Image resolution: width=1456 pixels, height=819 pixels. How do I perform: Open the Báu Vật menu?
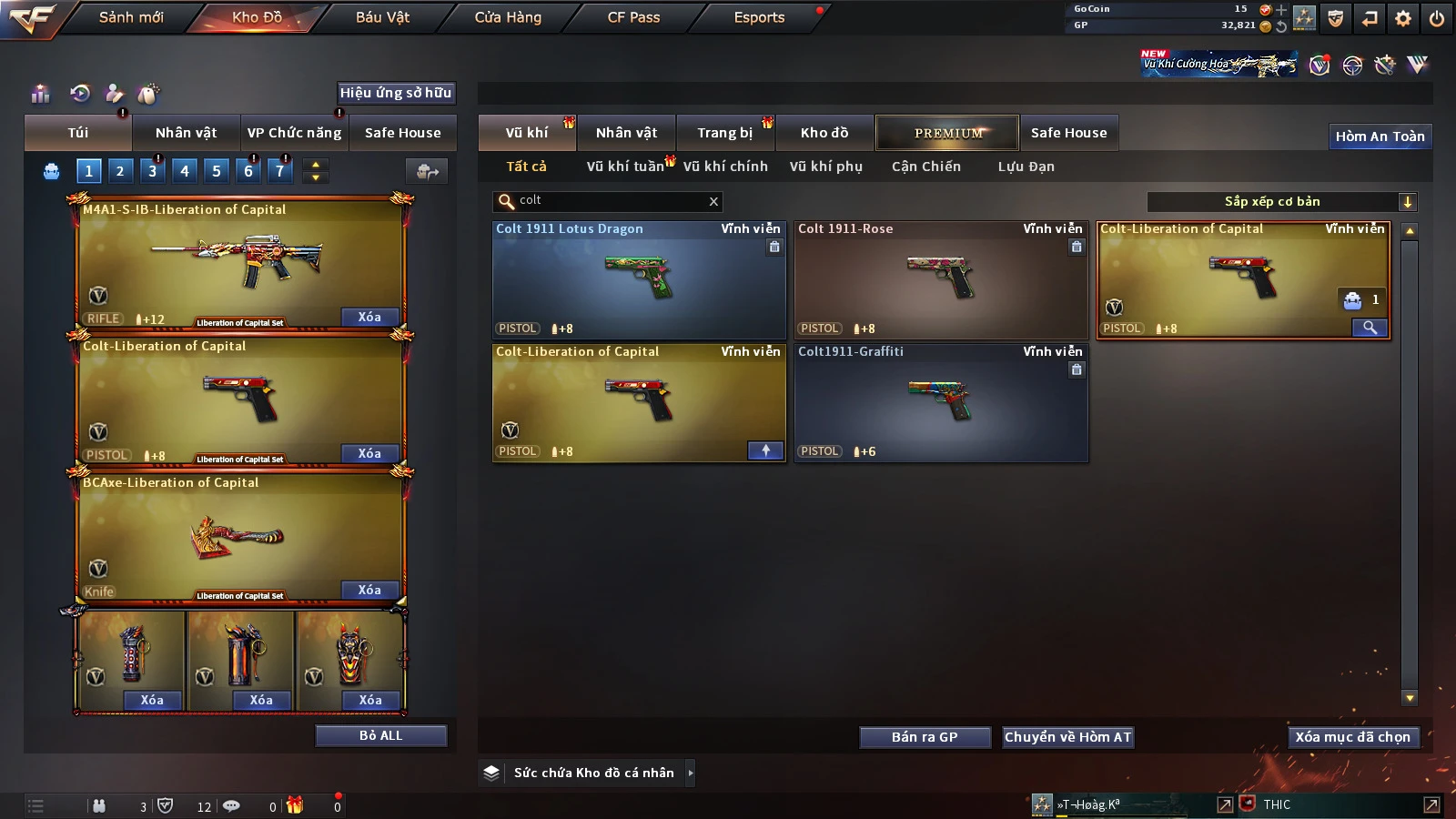(382, 17)
